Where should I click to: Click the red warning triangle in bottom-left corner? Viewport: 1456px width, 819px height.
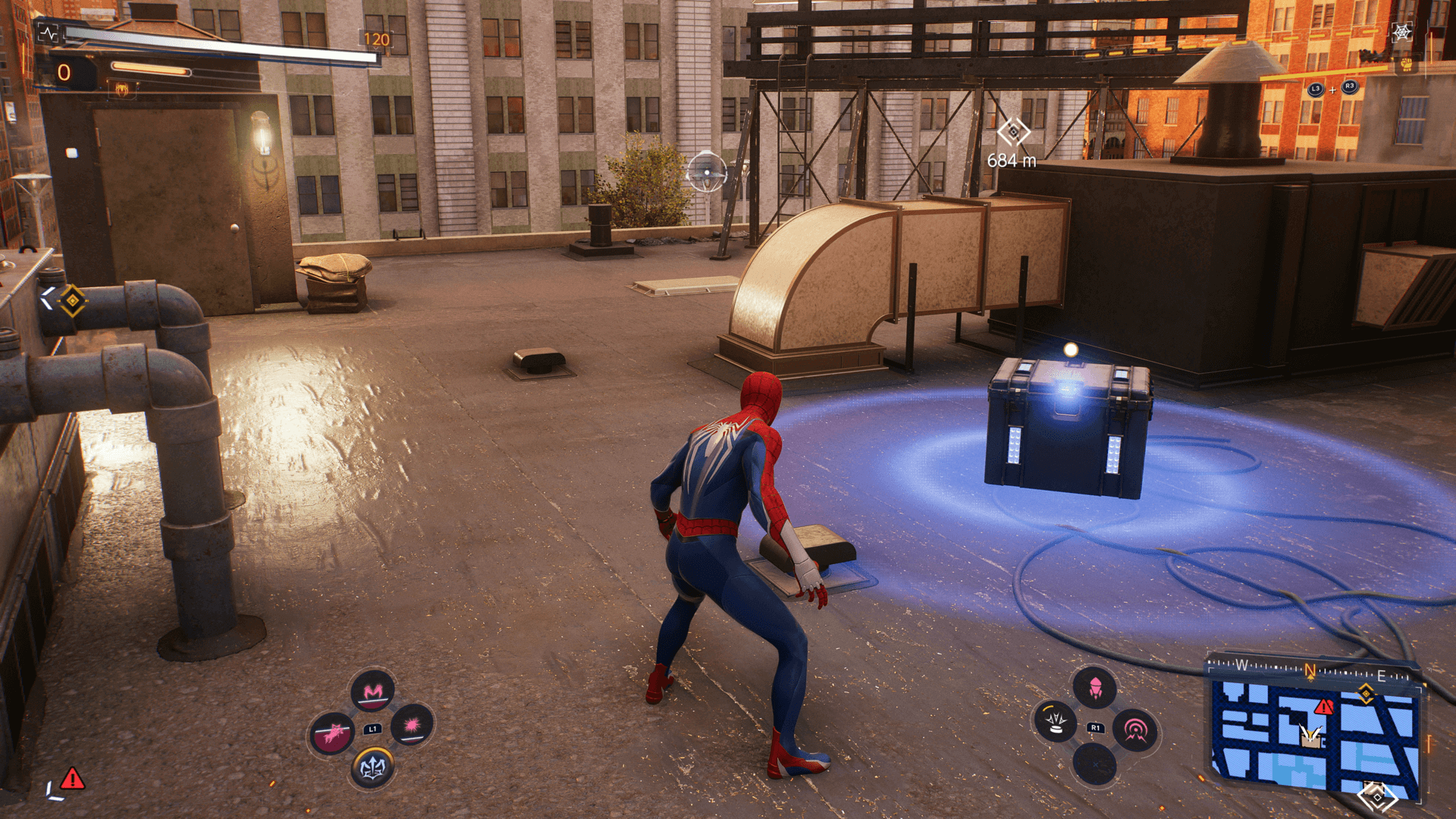point(73,778)
